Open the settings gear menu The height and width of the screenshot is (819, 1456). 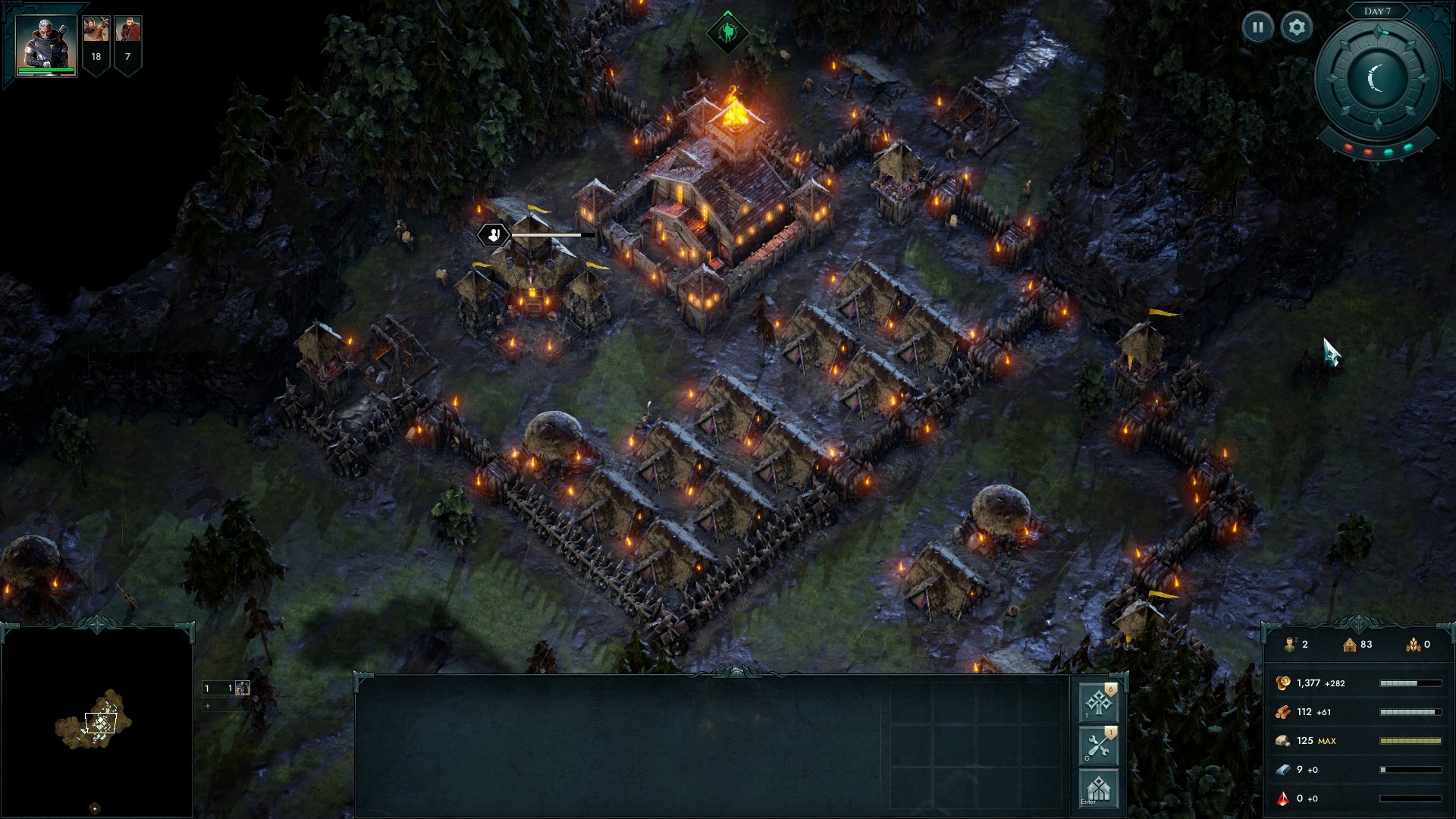[x=1297, y=28]
